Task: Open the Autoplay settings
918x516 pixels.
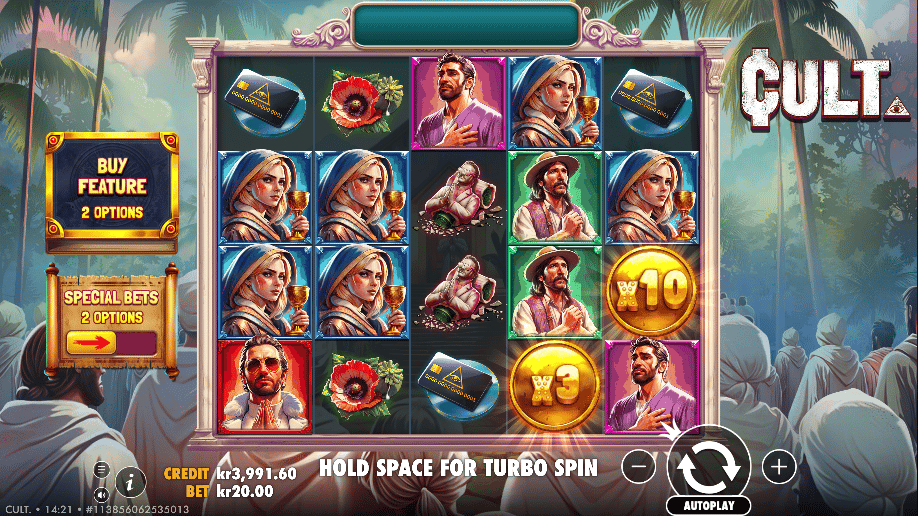Action: (709, 506)
